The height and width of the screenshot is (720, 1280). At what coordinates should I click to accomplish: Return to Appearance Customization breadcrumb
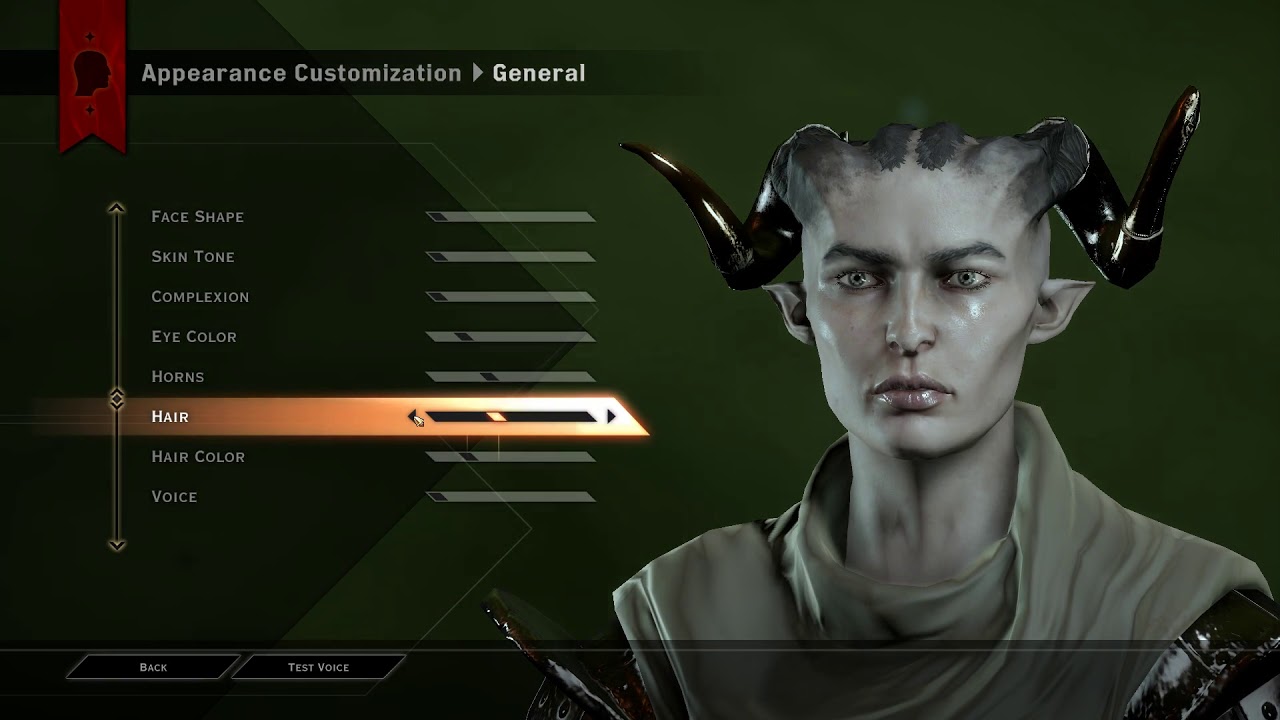301,73
